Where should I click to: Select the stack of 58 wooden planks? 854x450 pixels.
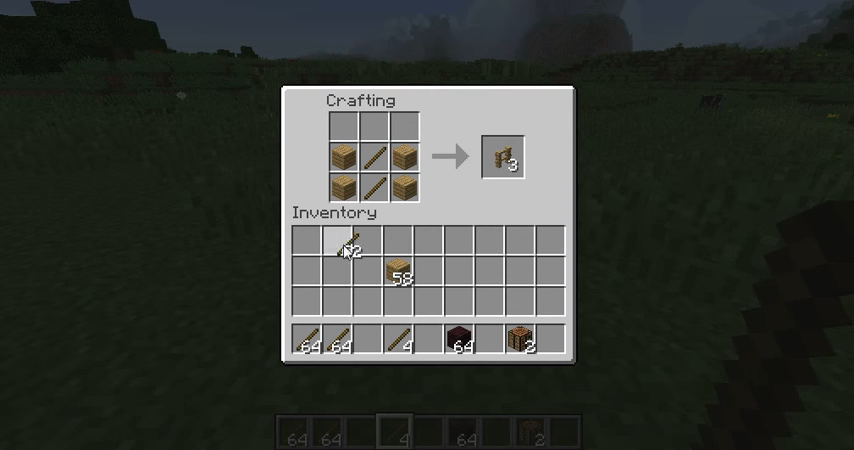click(398, 271)
